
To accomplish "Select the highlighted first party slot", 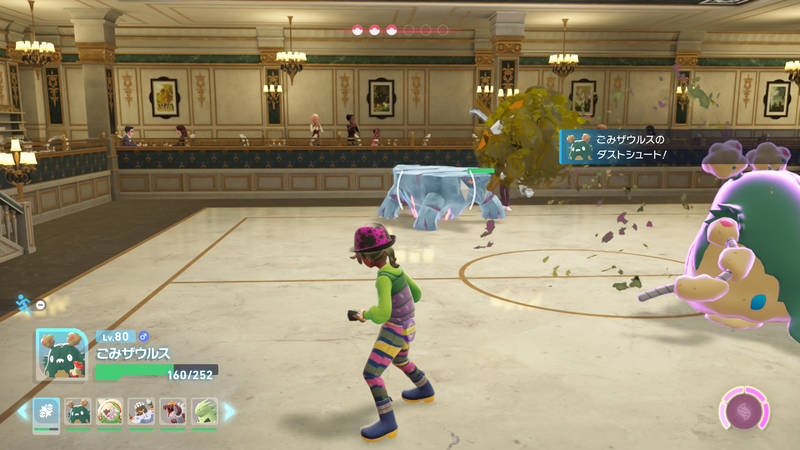I will coord(47,411).
